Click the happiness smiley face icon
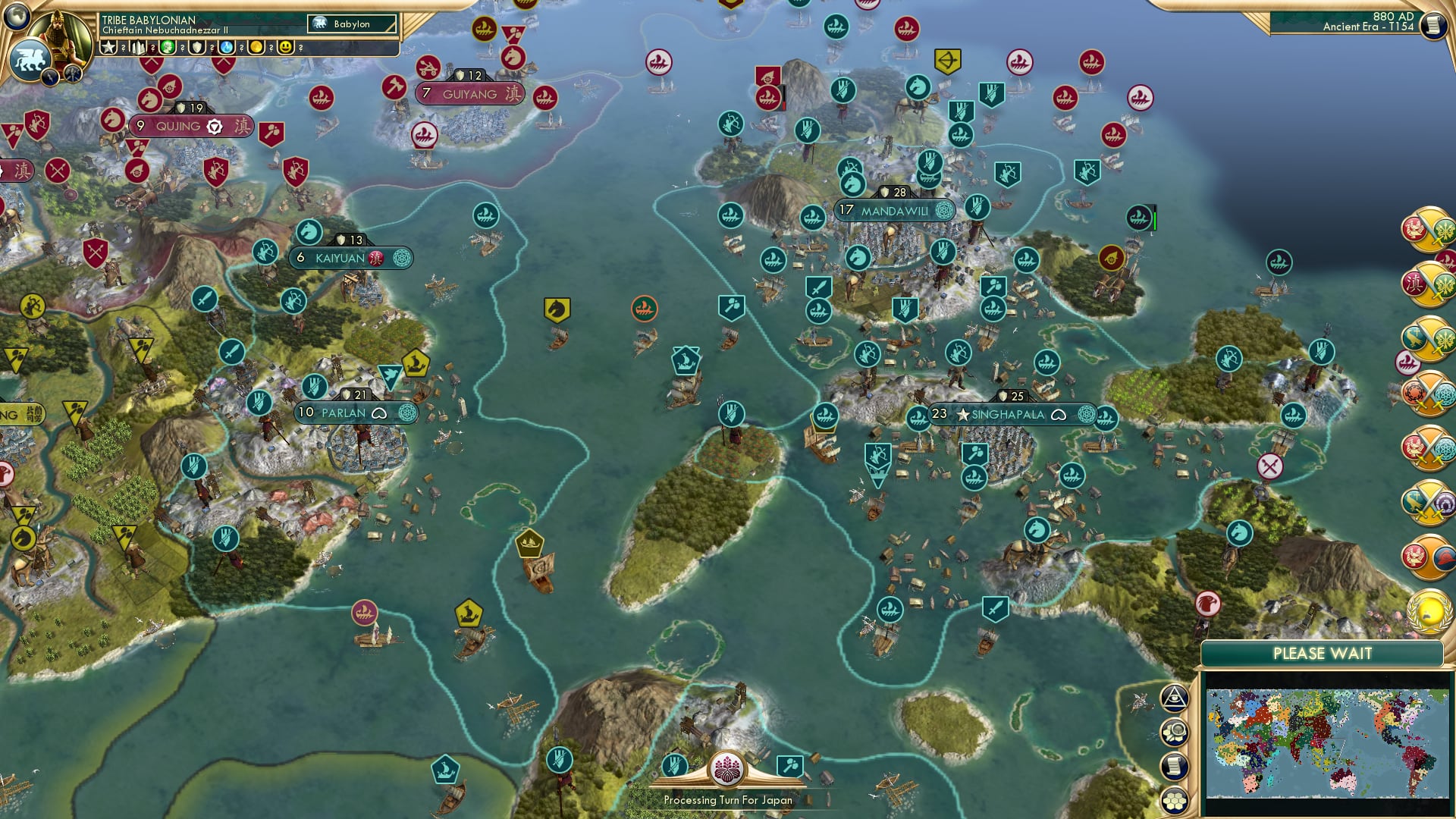Screen dimensions: 1456x819 click(x=284, y=45)
